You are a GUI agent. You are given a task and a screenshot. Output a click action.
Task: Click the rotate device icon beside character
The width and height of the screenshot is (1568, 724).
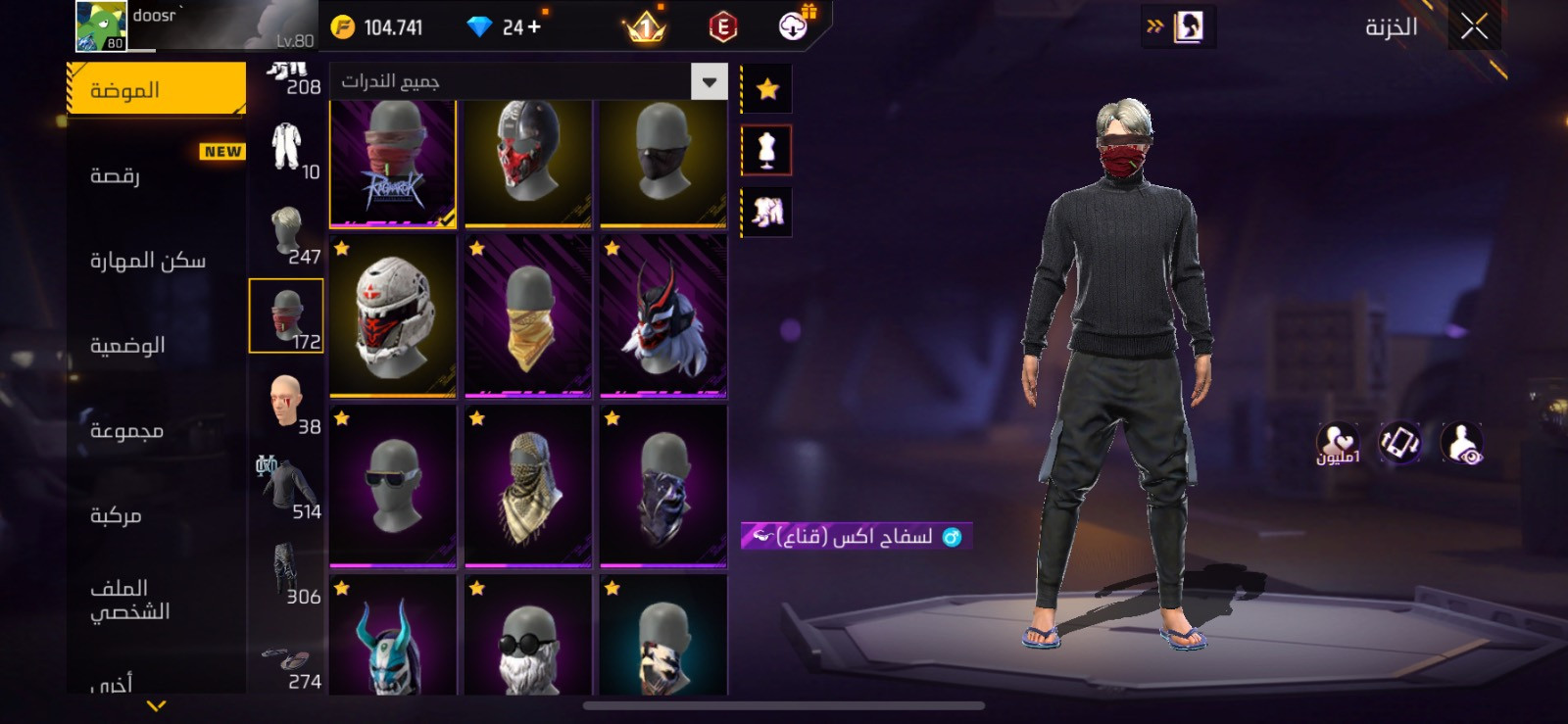click(x=1398, y=443)
